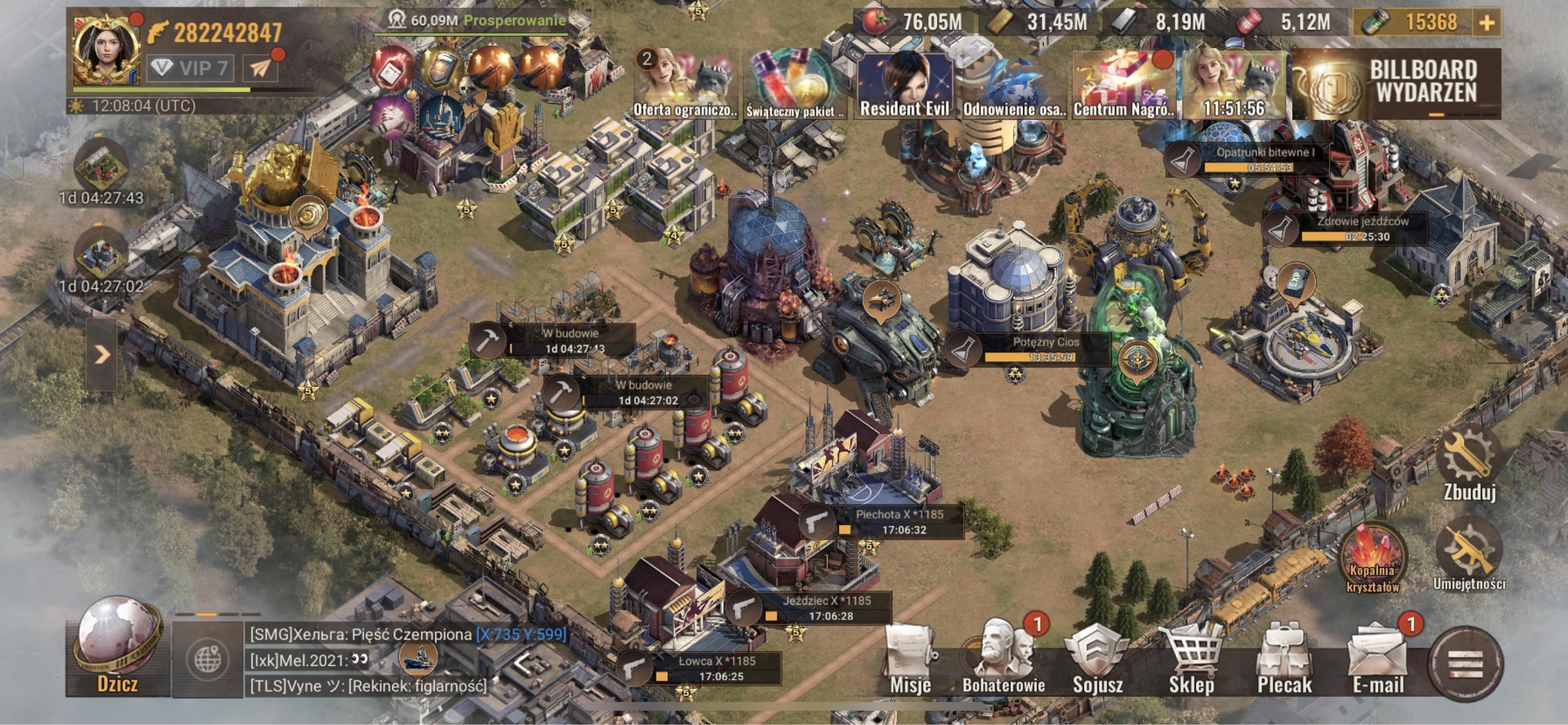Open the Sojusz alliance menu
This screenshot has height=725, width=1568.
[1097, 662]
